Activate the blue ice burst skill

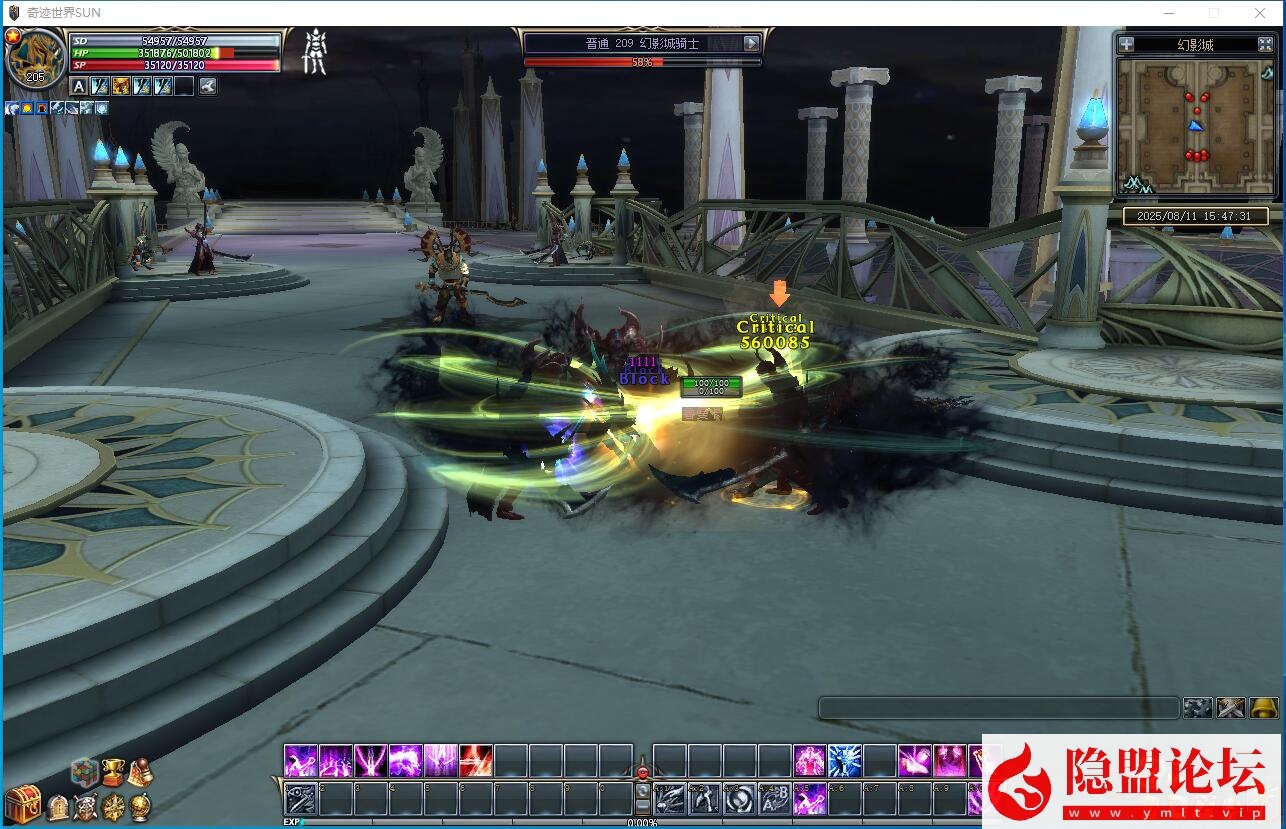click(844, 761)
